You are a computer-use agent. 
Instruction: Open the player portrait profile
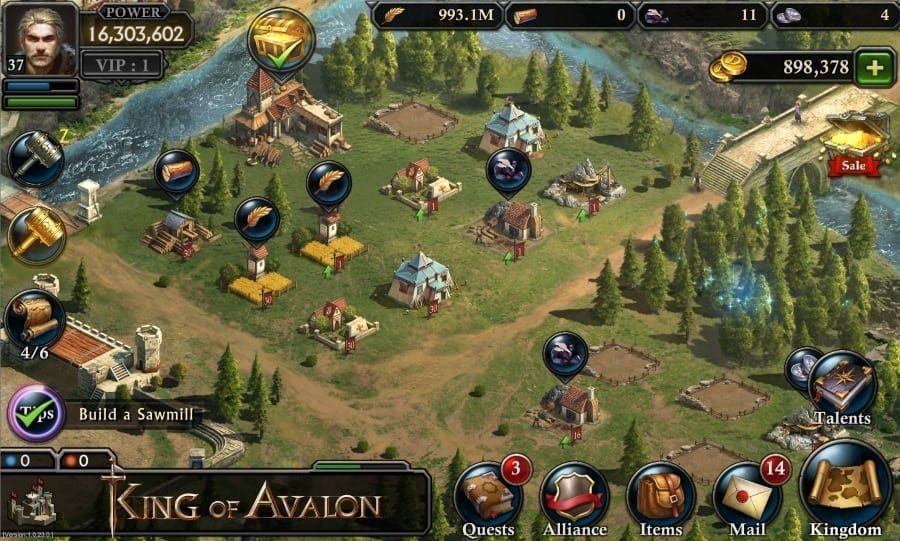pyautogui.click(x=40, y=39)
